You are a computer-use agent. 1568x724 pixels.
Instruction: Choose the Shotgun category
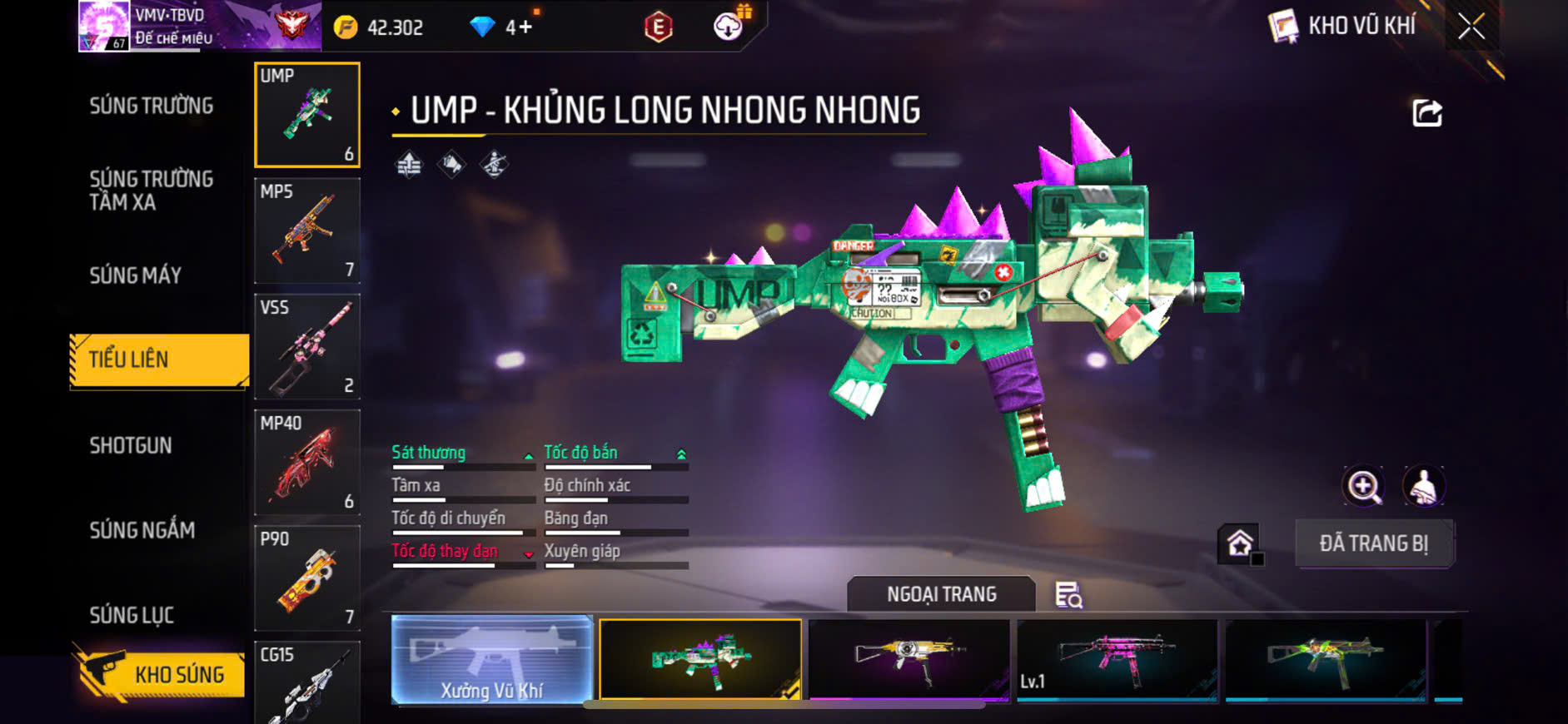131,445
